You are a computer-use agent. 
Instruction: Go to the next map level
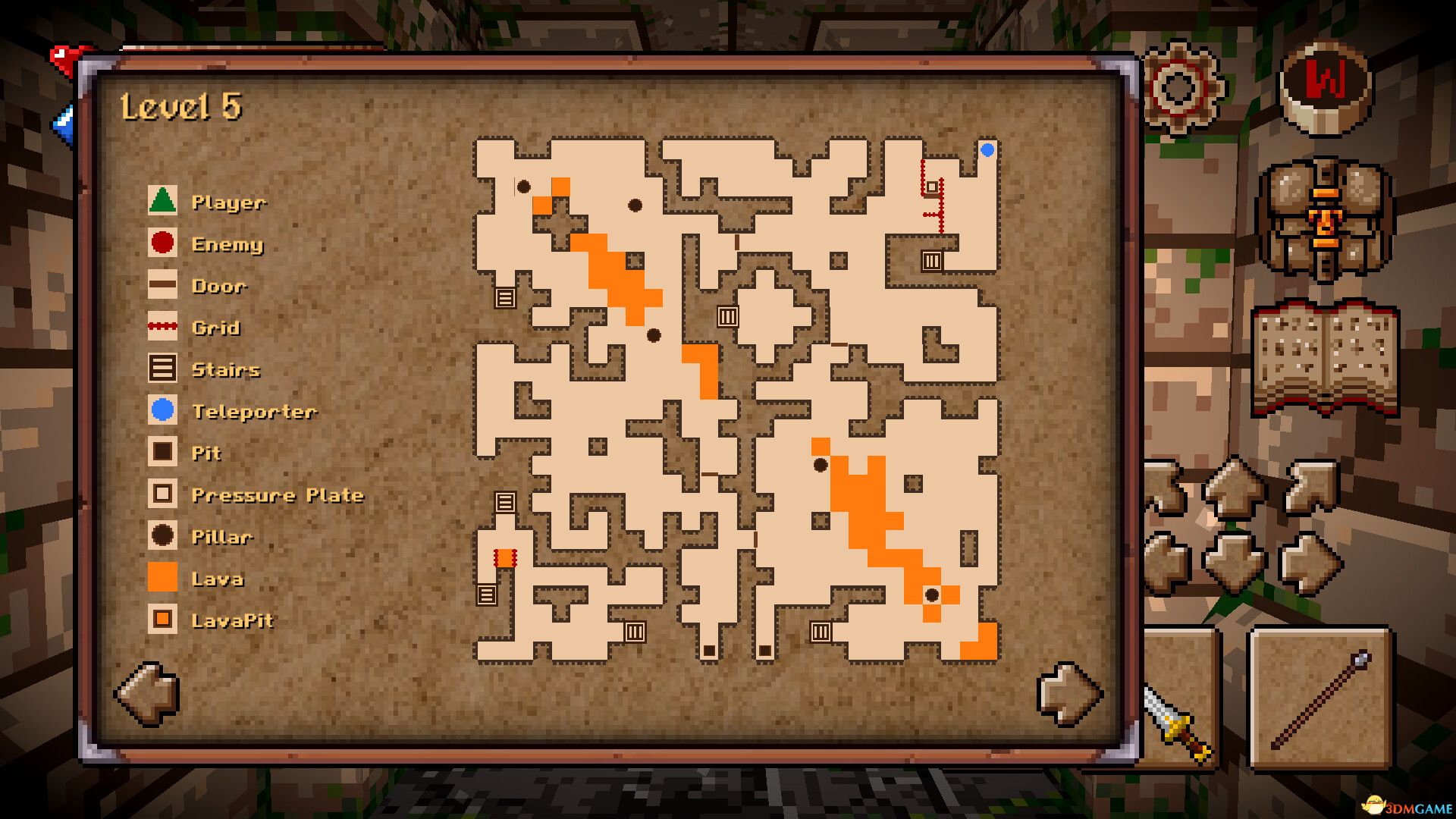[x=1068, y=693]
